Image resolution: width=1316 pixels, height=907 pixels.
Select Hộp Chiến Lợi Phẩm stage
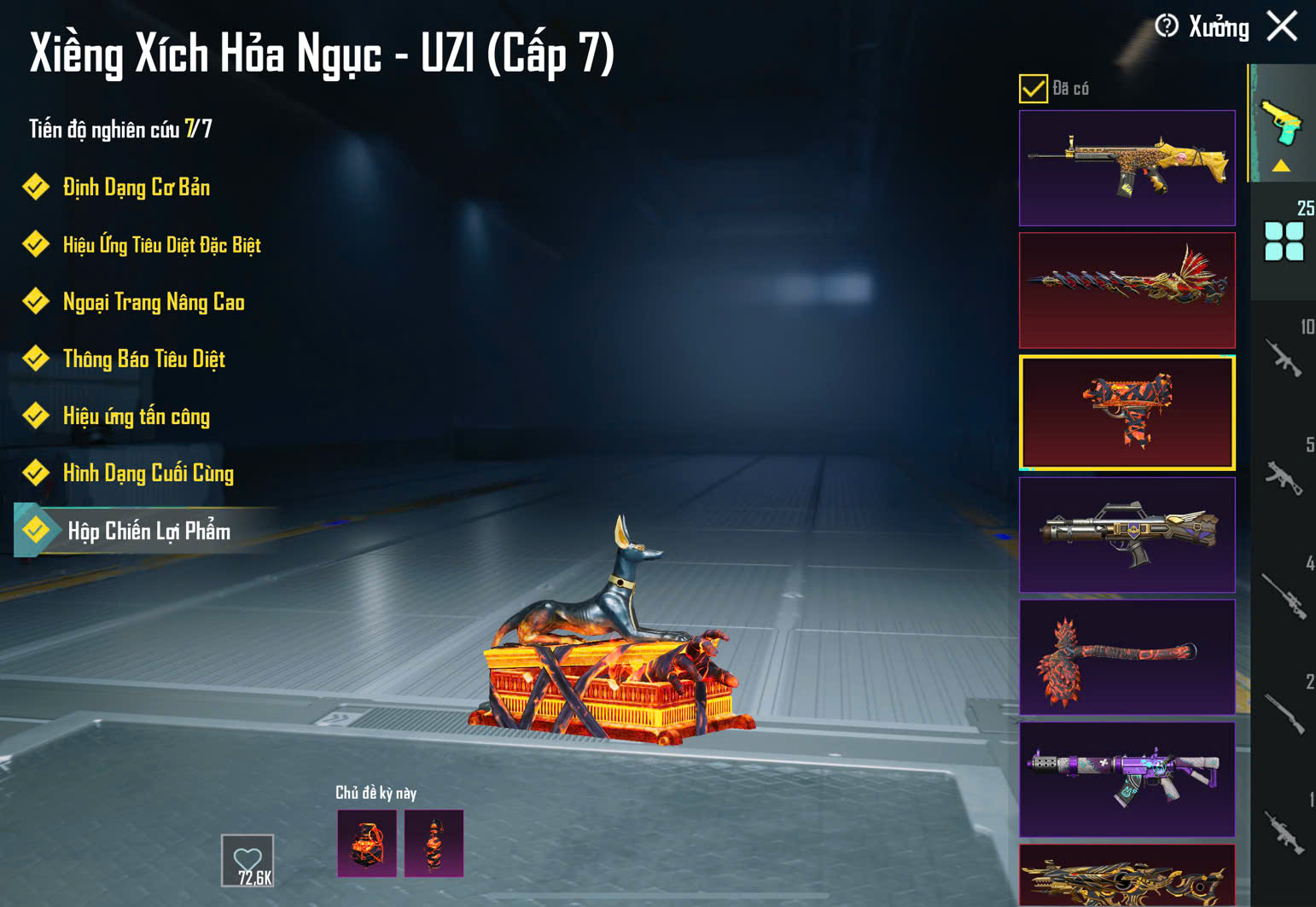click(x=148, y=532)
